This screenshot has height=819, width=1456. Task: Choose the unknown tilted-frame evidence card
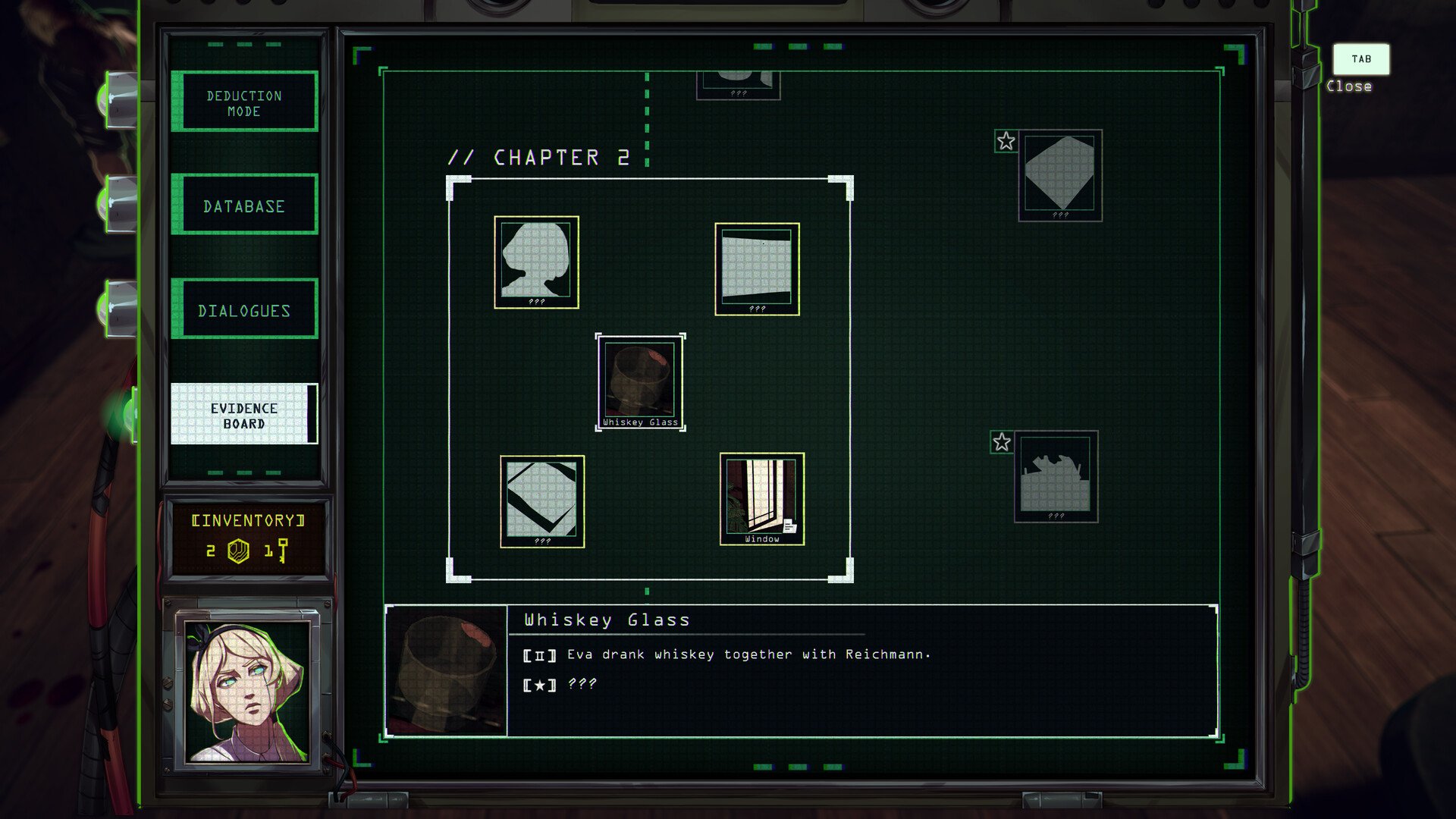click(x=541, y=500)
